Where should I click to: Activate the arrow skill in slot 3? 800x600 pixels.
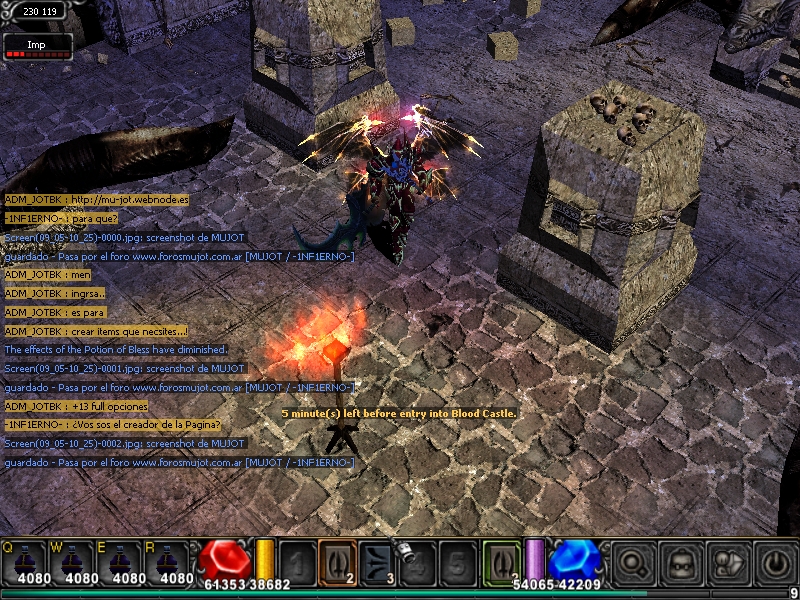(x=377, y=561)
